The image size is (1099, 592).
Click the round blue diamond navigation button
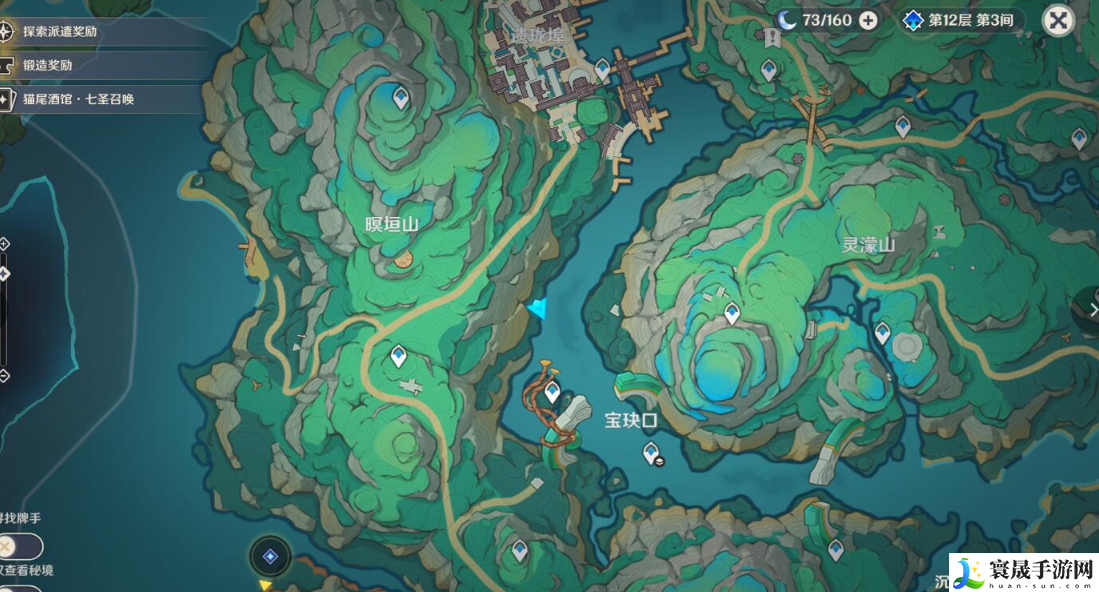coord(269,556)
